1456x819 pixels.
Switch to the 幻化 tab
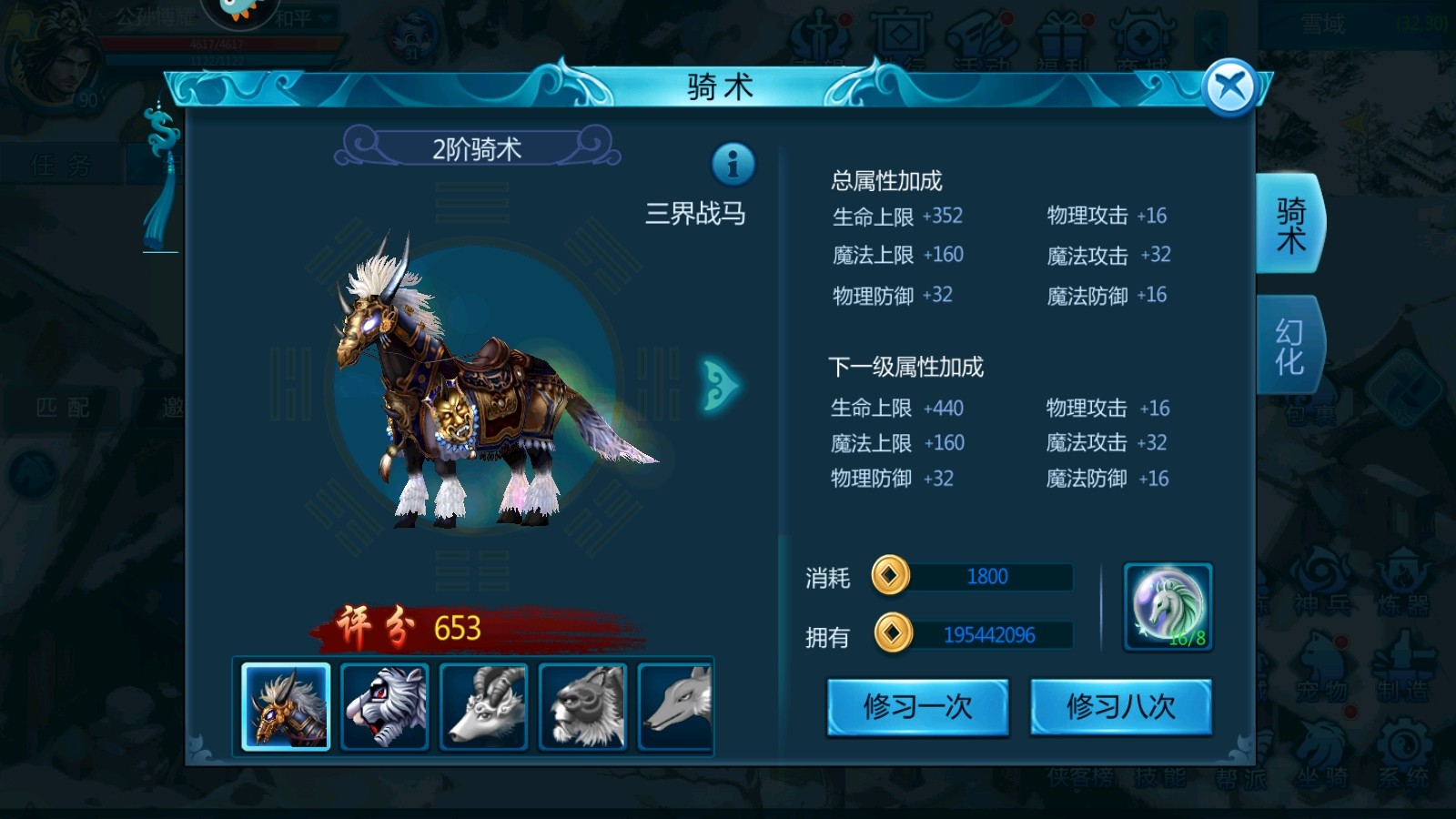click(1289, 346)
